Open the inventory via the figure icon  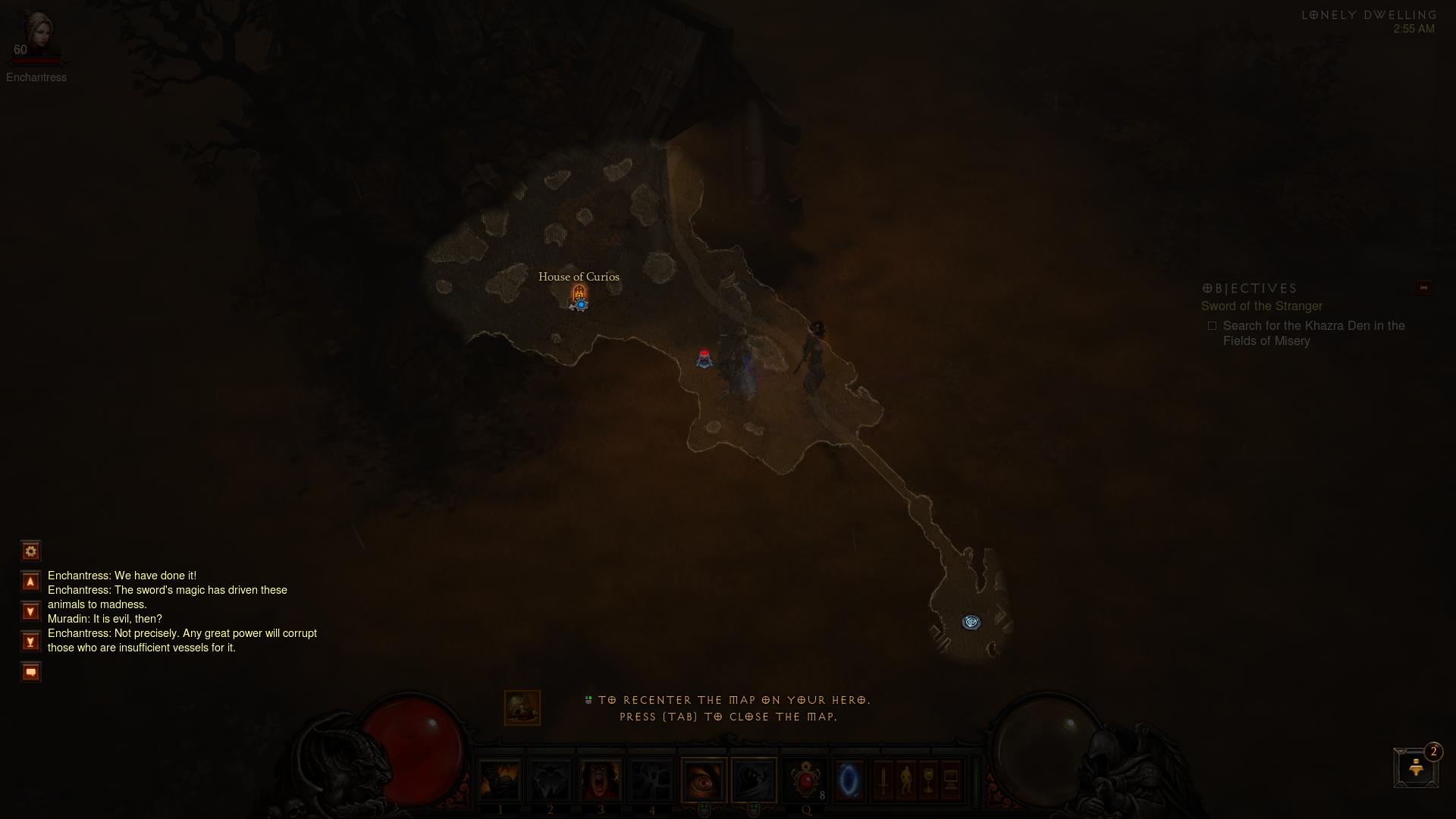[905, 780]
